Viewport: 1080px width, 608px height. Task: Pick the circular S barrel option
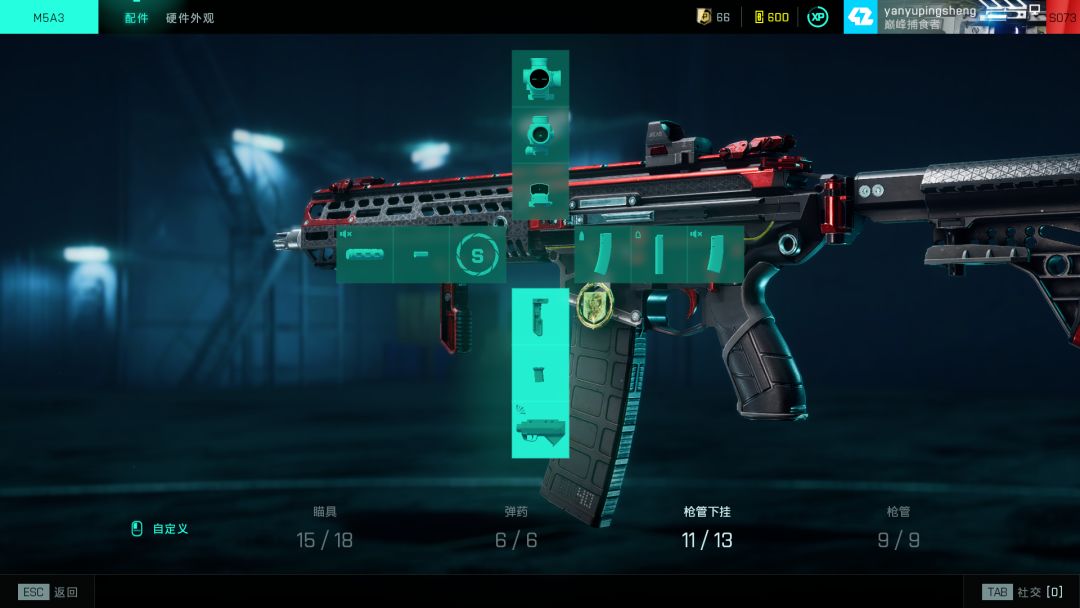477,255
